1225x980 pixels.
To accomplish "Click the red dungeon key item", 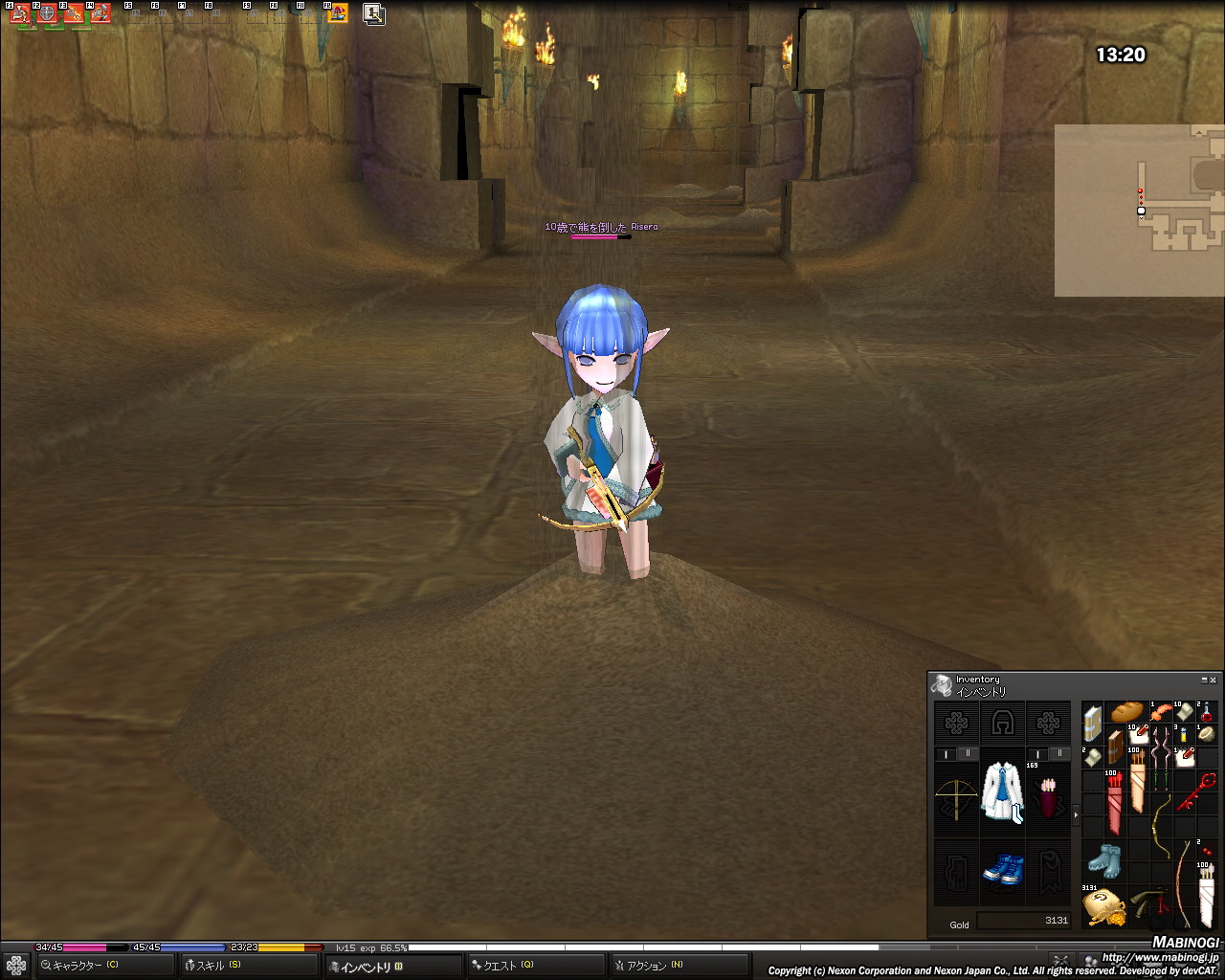I will (1194, 794).
